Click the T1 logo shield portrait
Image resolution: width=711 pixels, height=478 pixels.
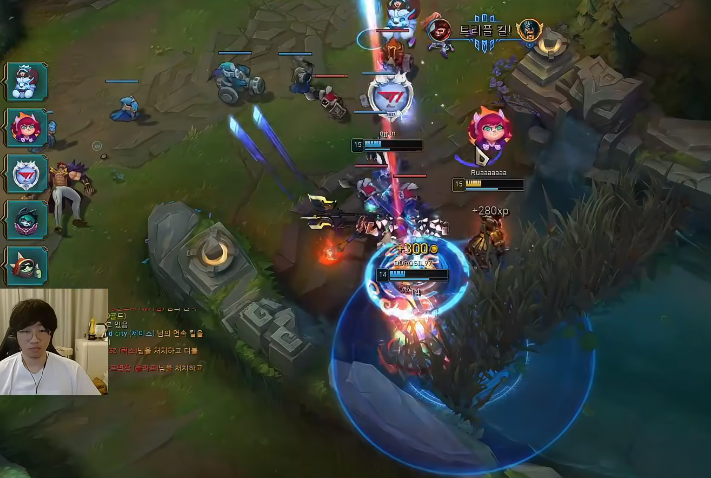(27, 174)
